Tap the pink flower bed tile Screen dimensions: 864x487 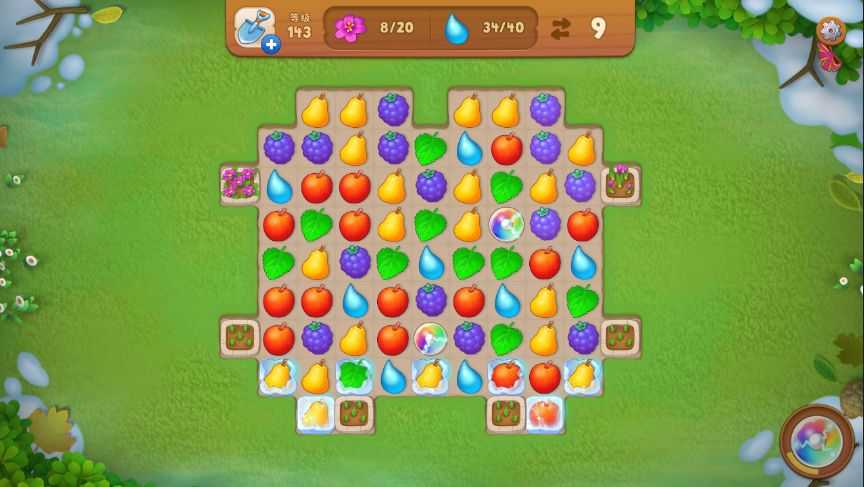[240, 184]
